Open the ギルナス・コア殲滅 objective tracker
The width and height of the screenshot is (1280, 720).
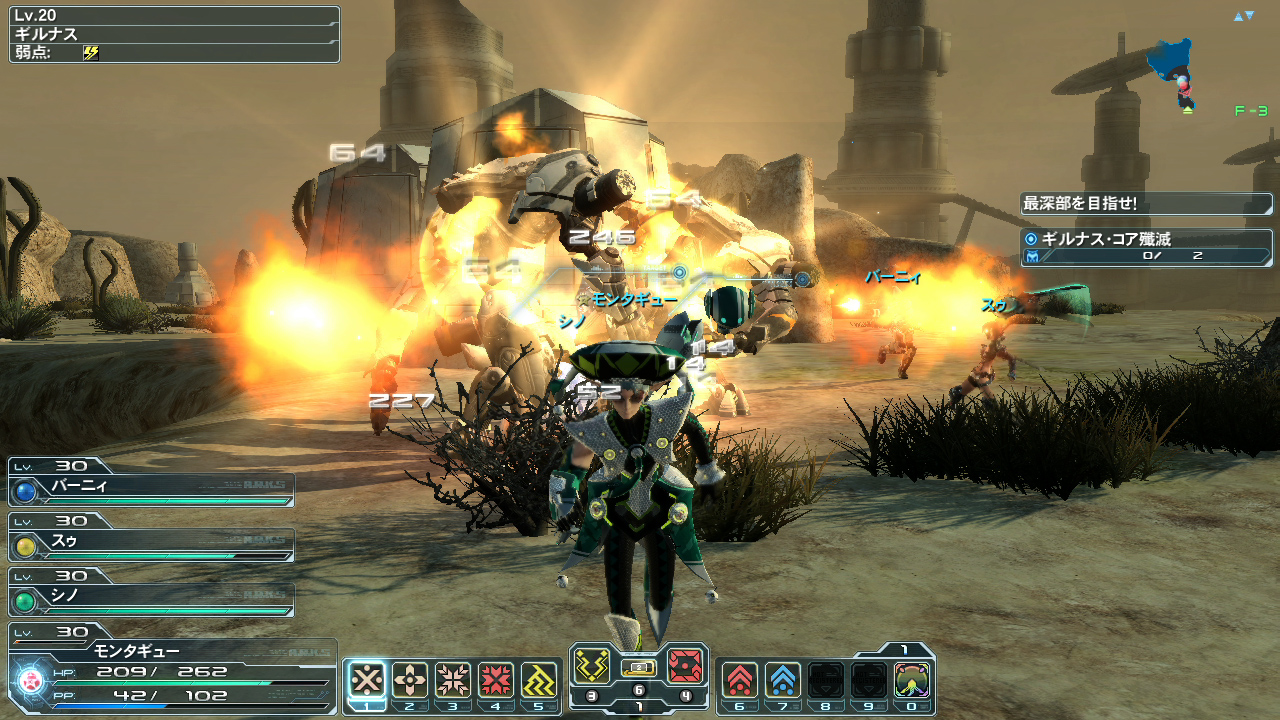point(1146,247)
